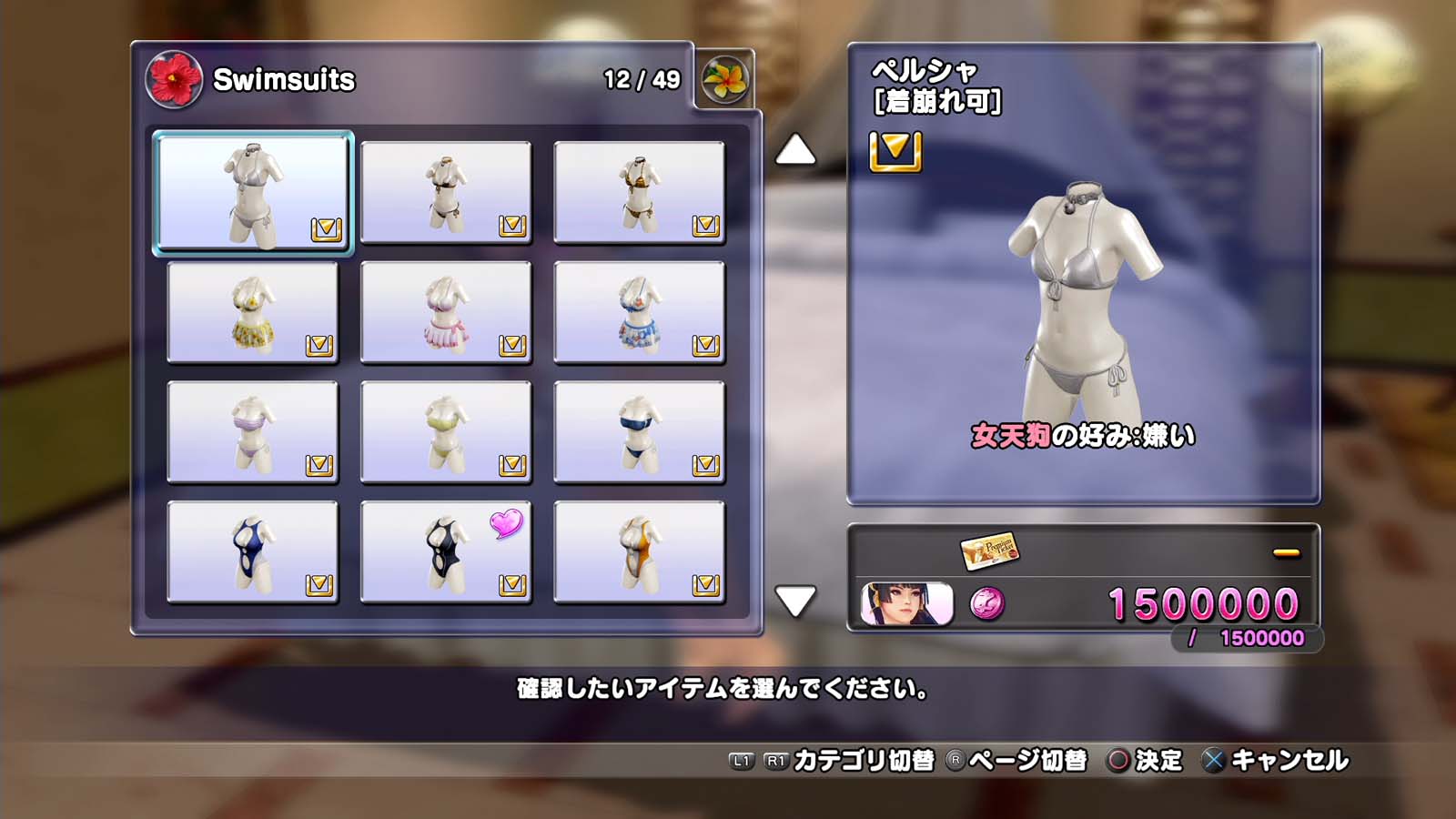The width and height of the screenshot is (1456, 819).
Task: Select the navy blue bandeau bikini
Action: [639, 432]
